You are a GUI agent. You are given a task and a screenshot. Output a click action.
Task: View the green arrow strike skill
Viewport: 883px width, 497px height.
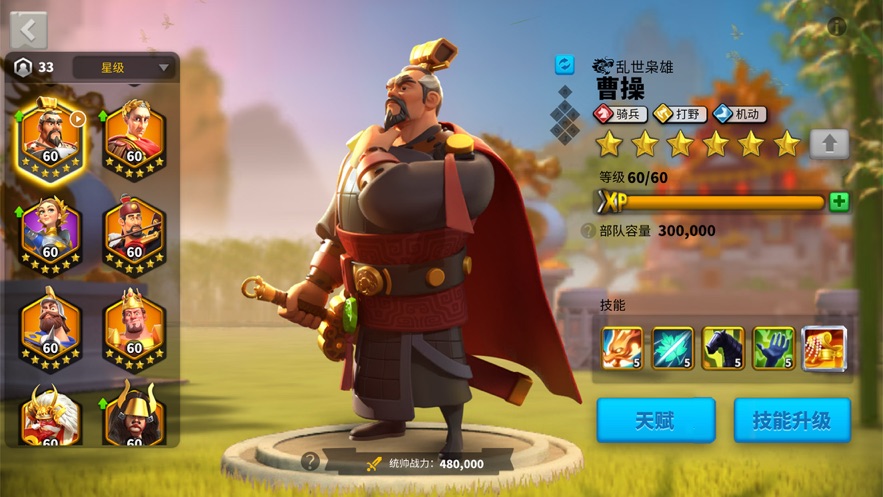tap(672, 348)
